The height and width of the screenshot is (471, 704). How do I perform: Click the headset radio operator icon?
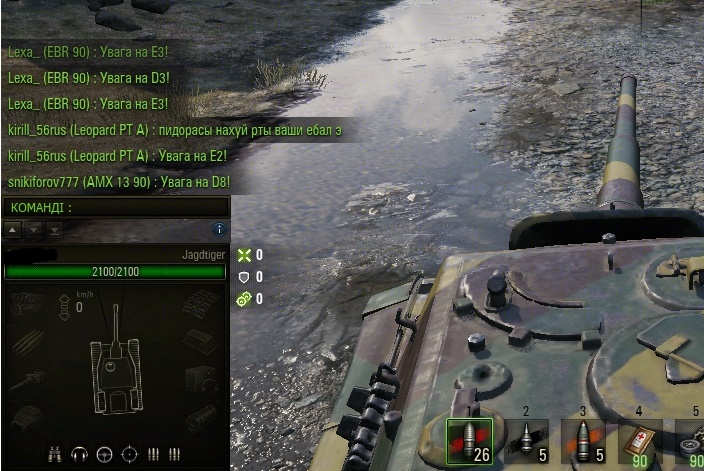coord(80,455)
